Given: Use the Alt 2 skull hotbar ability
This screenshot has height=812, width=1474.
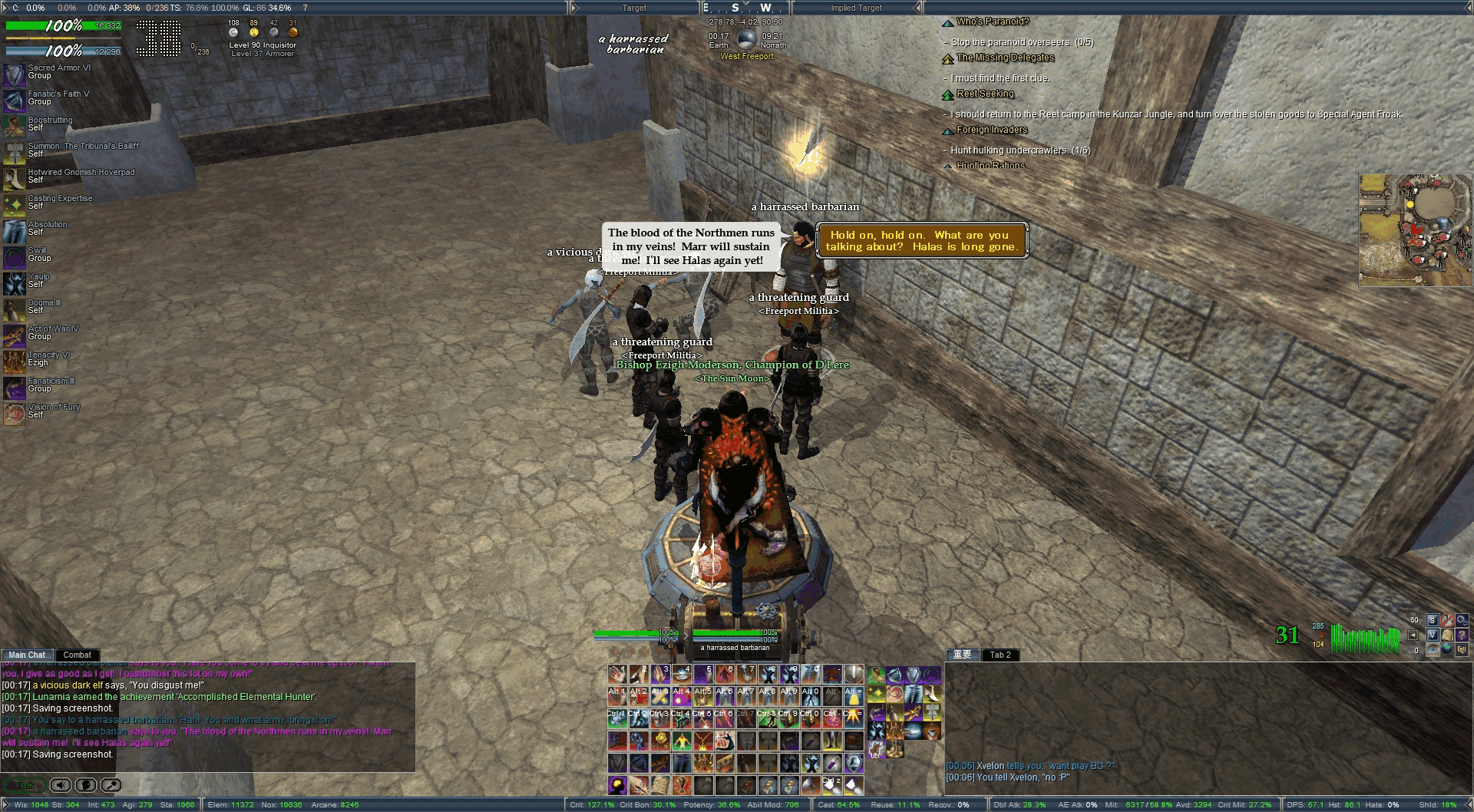Looking at the screenshot, I should point(639,696).
